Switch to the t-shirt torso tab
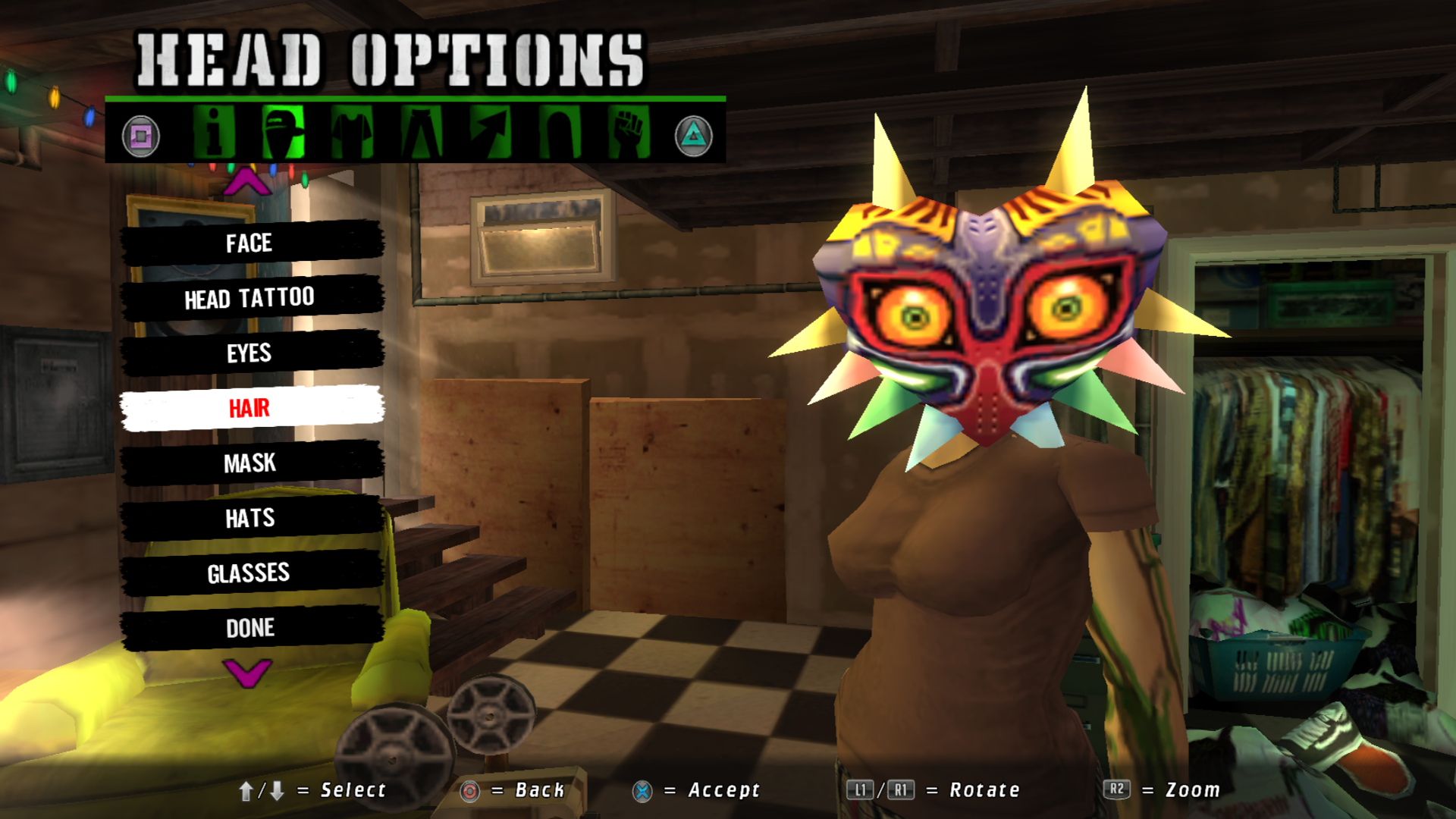Screen dimensions: 1456x819 point(353,133)
